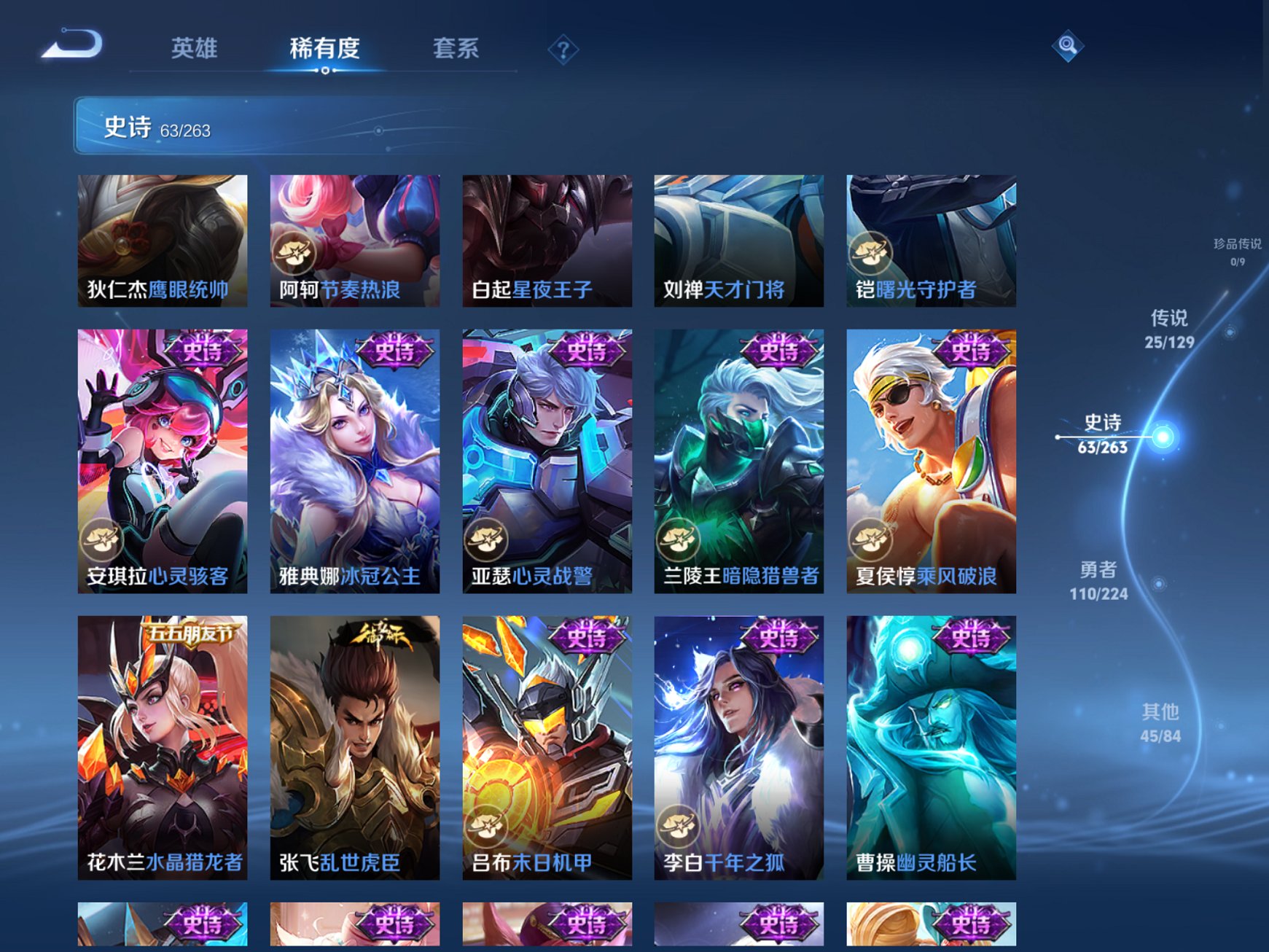This screenshot has height=952, width=1269.
Task: Click the fragment exchange icon on 阿轲节奏热浪 skin
Action: pyautogui.click(x=294, y=252)
